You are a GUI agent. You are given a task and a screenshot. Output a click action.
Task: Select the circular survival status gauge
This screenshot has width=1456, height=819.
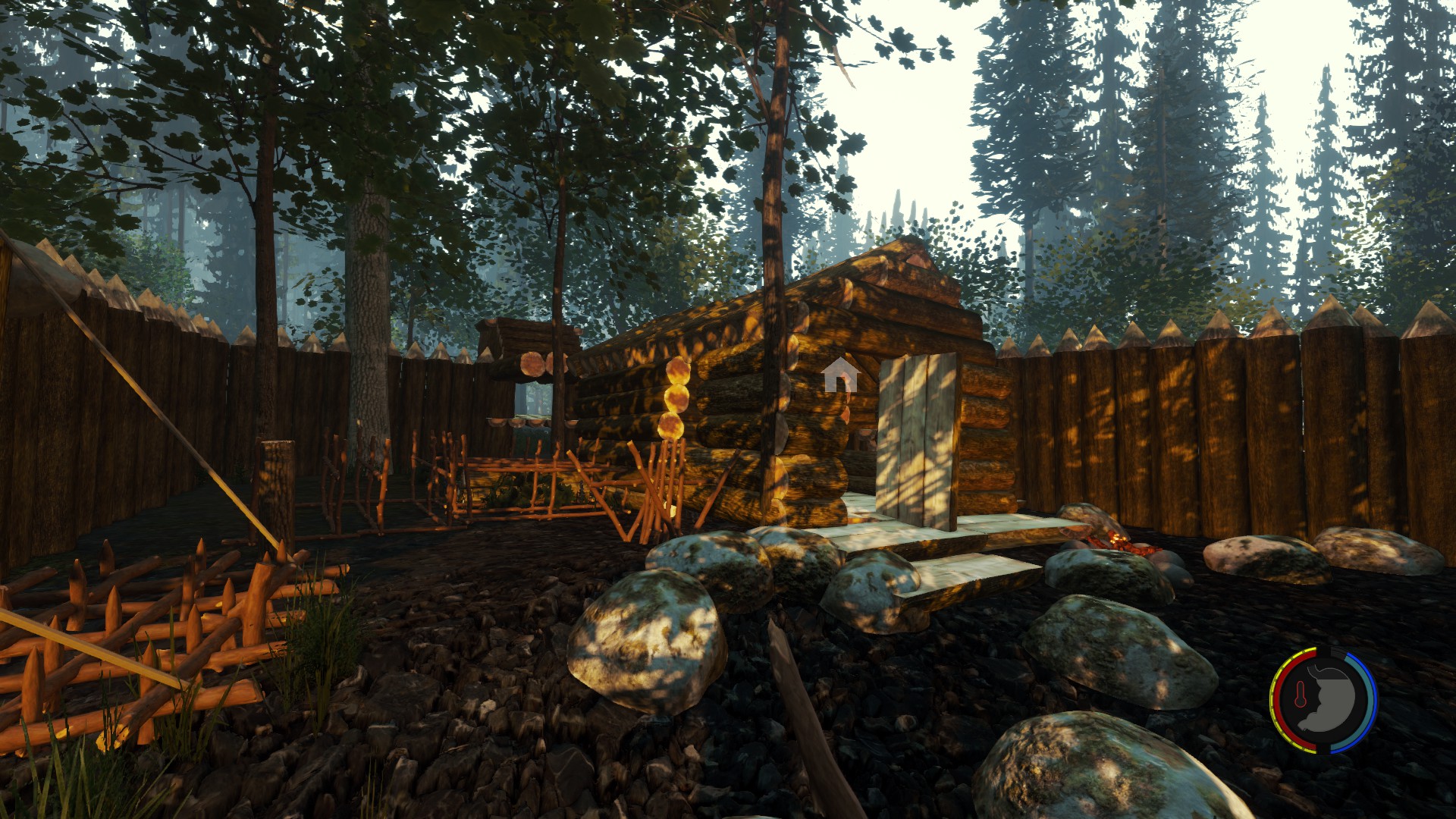coord(1323,700)
